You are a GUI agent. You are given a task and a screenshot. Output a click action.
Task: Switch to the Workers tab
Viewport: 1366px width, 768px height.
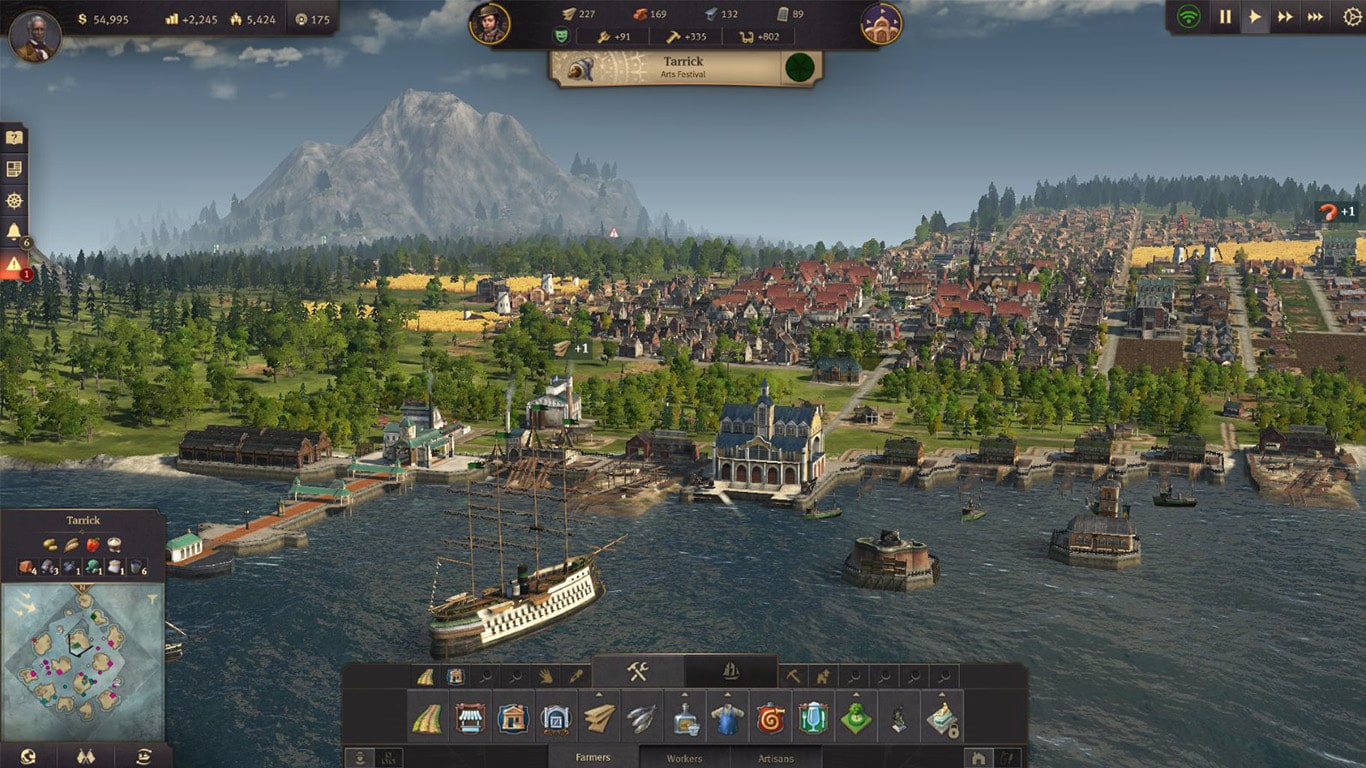[x=686, y=756]
